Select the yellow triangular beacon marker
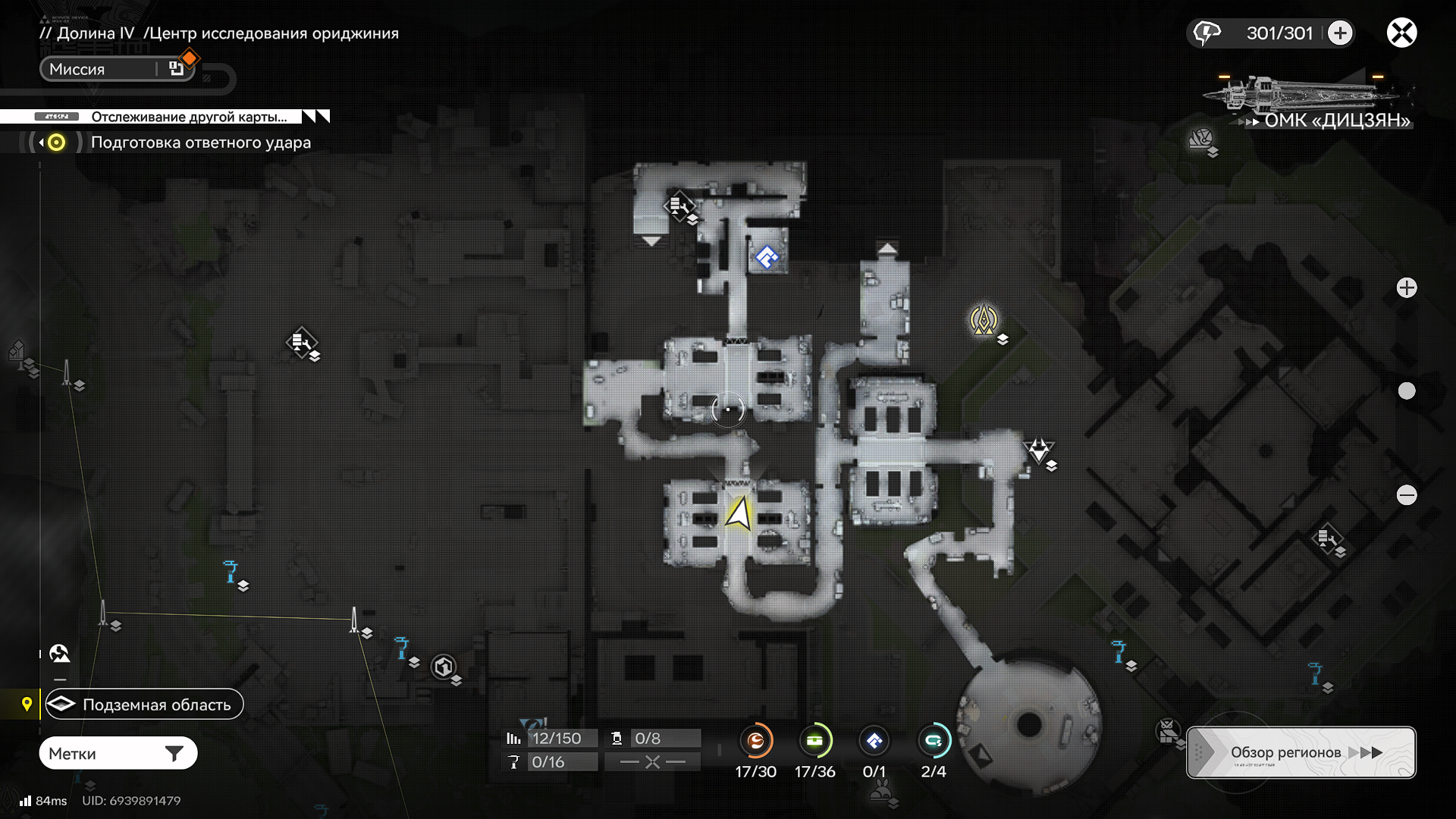Screen dimensions: 1456x819 984,319
